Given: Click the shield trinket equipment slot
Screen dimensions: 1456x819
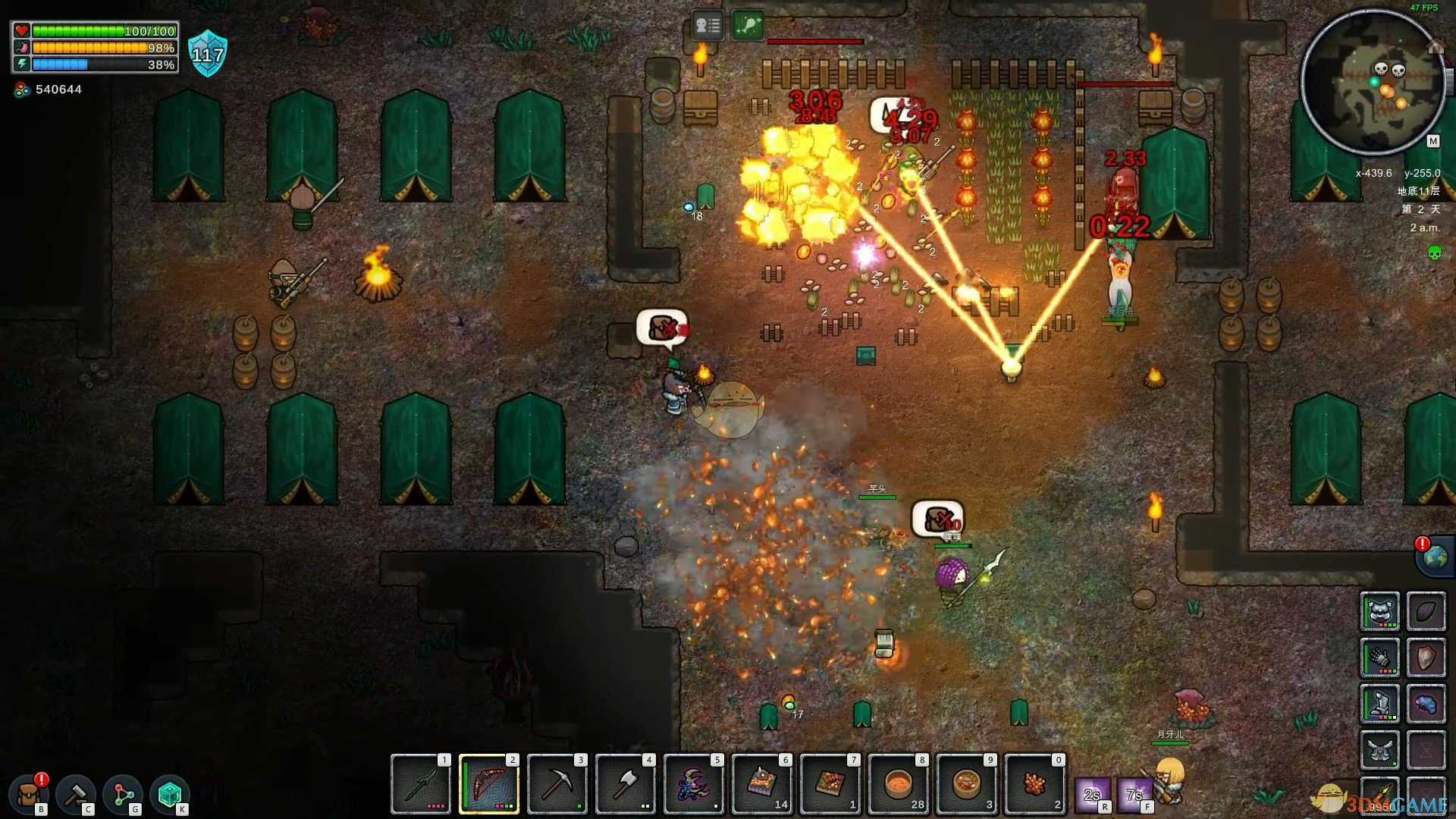Looking at the screenshot, I should tap(1426, 657).
